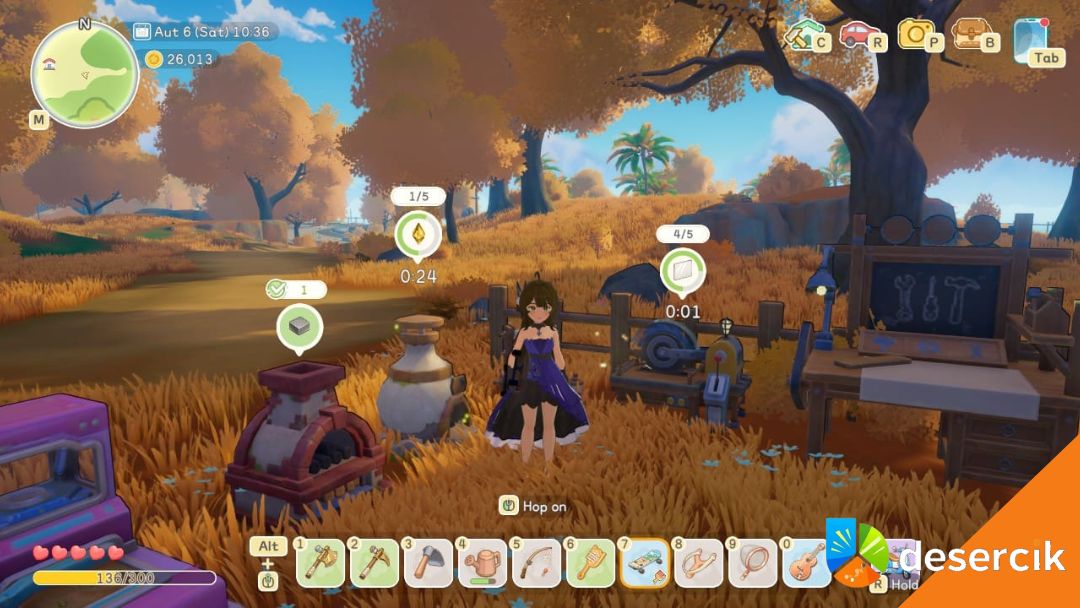Select the home marker on the minimap
The height and width of the screenshot is (608, 1080).
(x=49, y=64)
